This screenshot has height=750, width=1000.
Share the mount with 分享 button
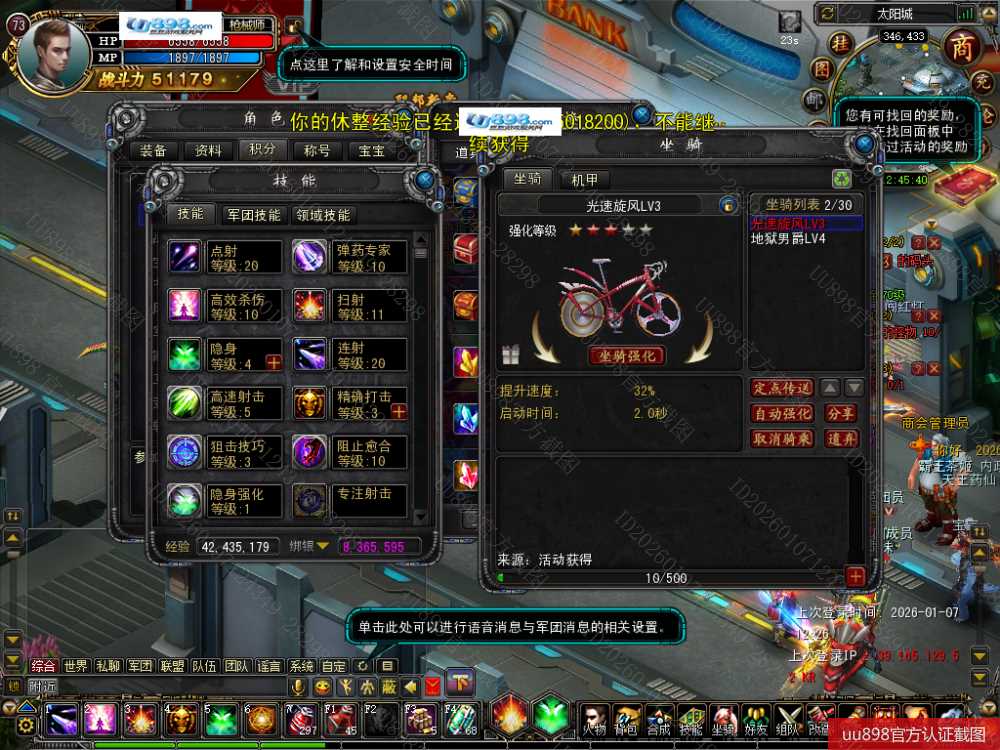click(841, 413)
